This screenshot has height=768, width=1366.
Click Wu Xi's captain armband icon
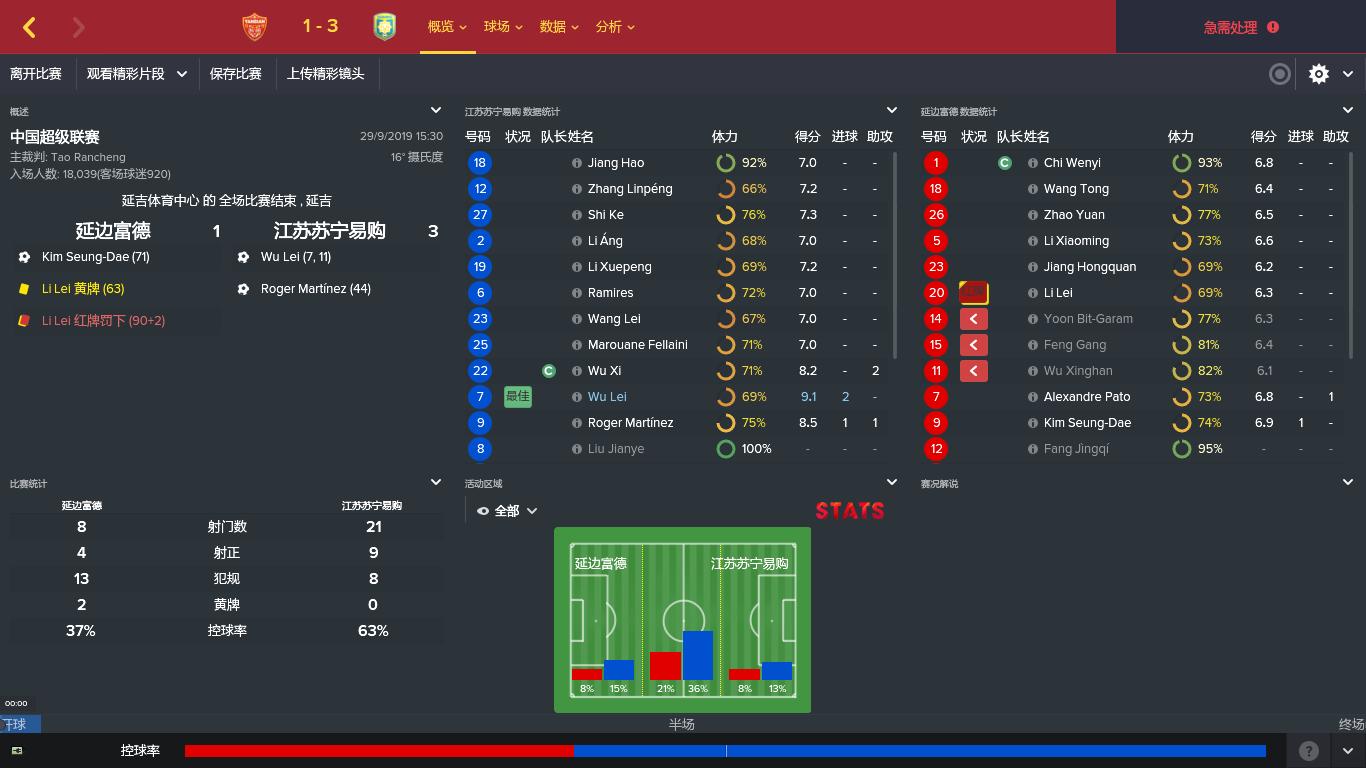[x=548, y=370]
